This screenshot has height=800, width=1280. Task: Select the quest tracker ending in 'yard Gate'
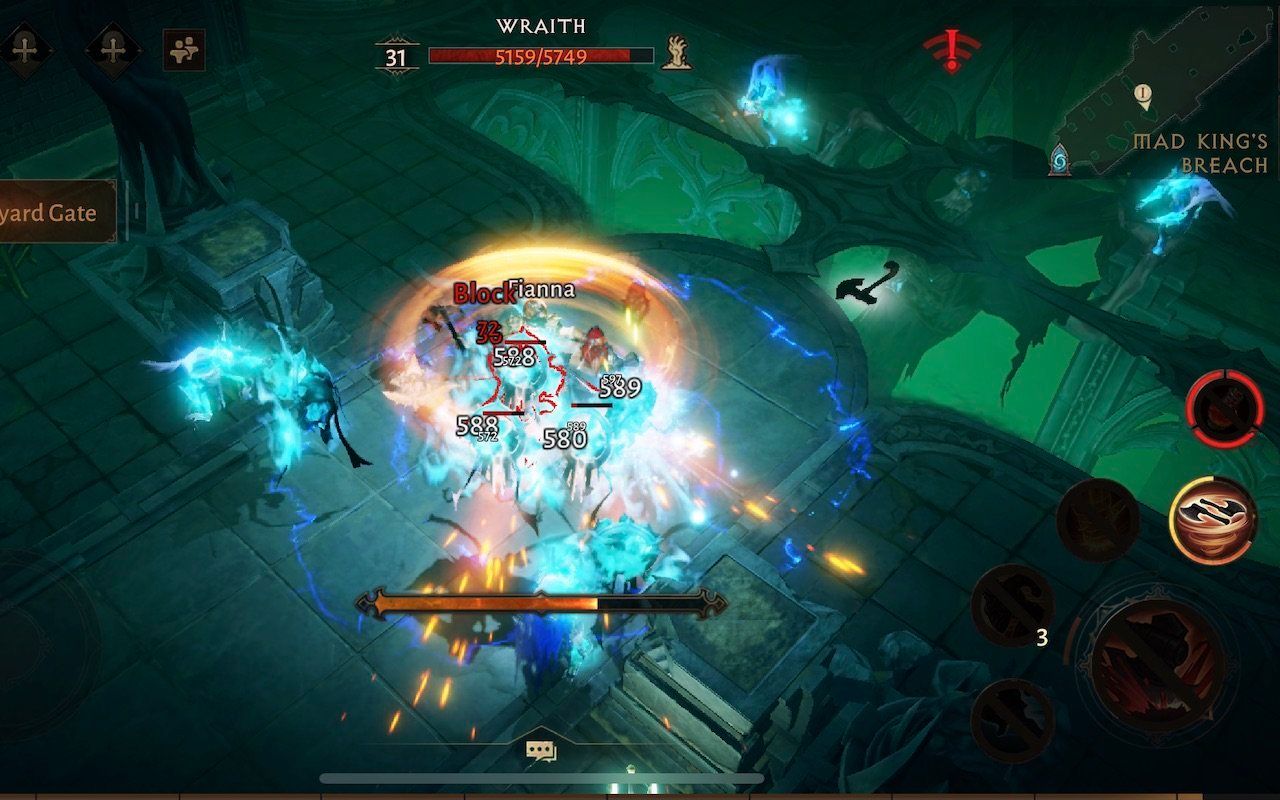click(55, 212)
